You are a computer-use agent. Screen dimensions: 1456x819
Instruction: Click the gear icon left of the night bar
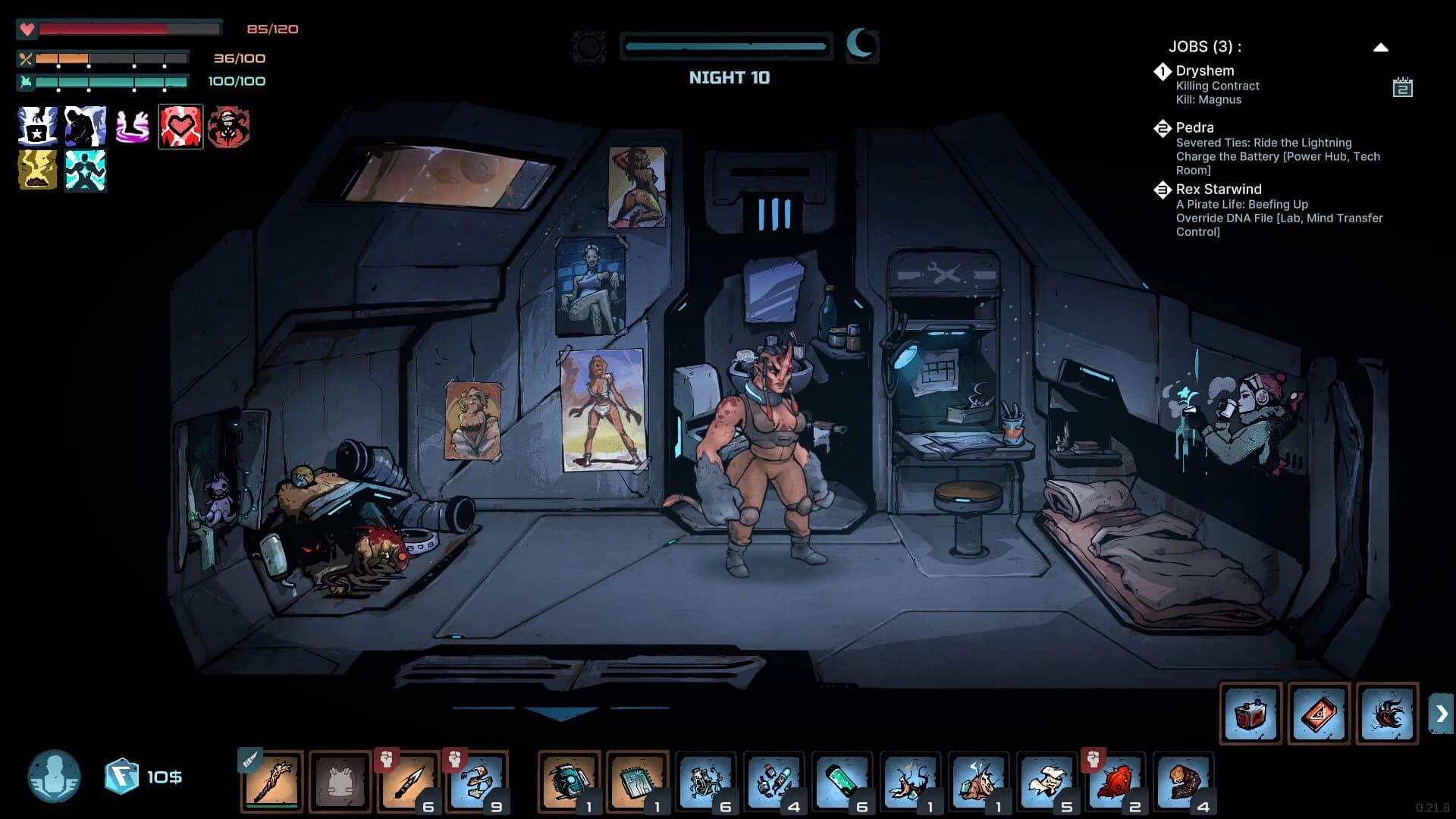pos(589,46)
